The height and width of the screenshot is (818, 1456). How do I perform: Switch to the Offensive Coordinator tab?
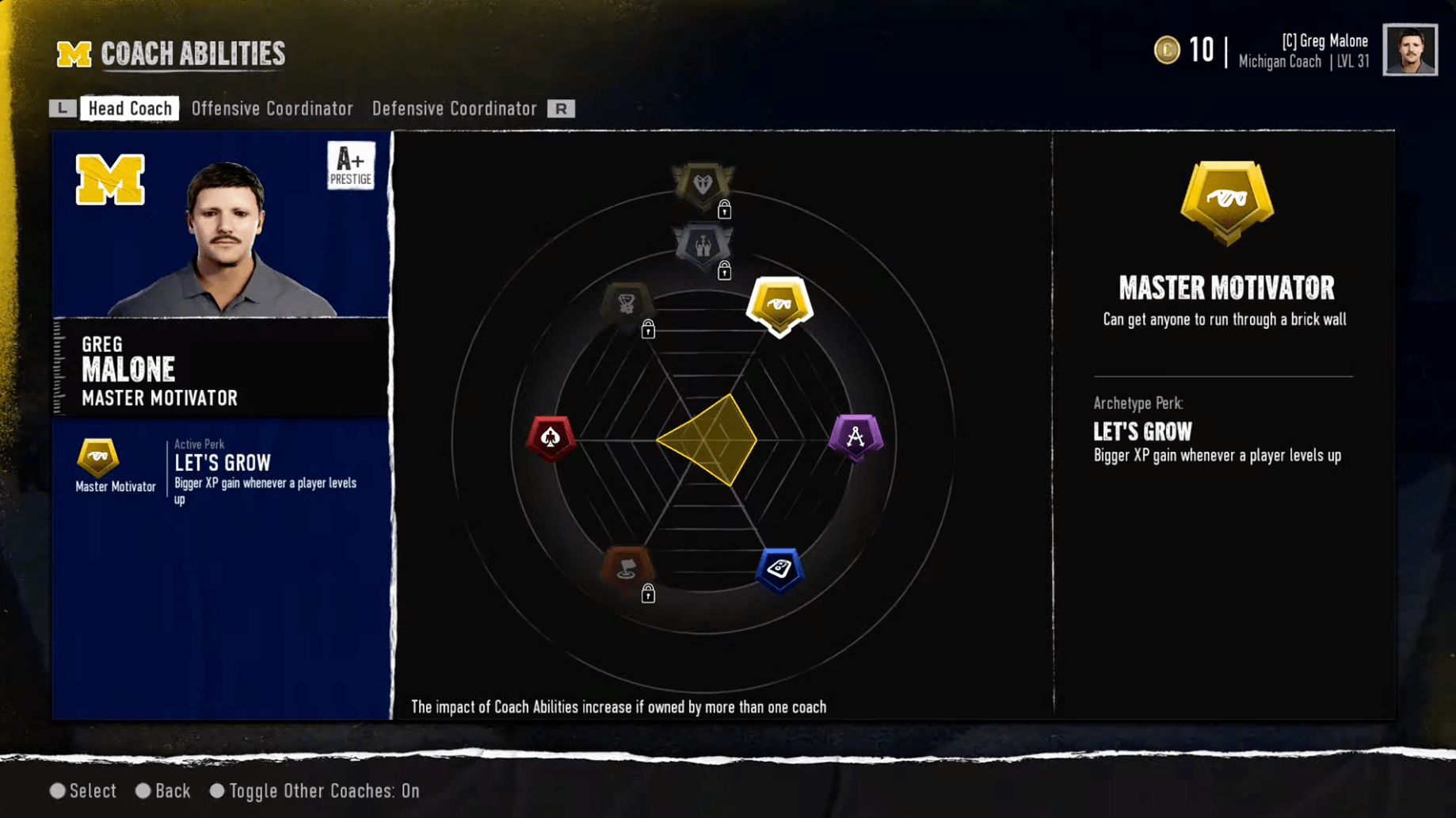coord(272,109)
